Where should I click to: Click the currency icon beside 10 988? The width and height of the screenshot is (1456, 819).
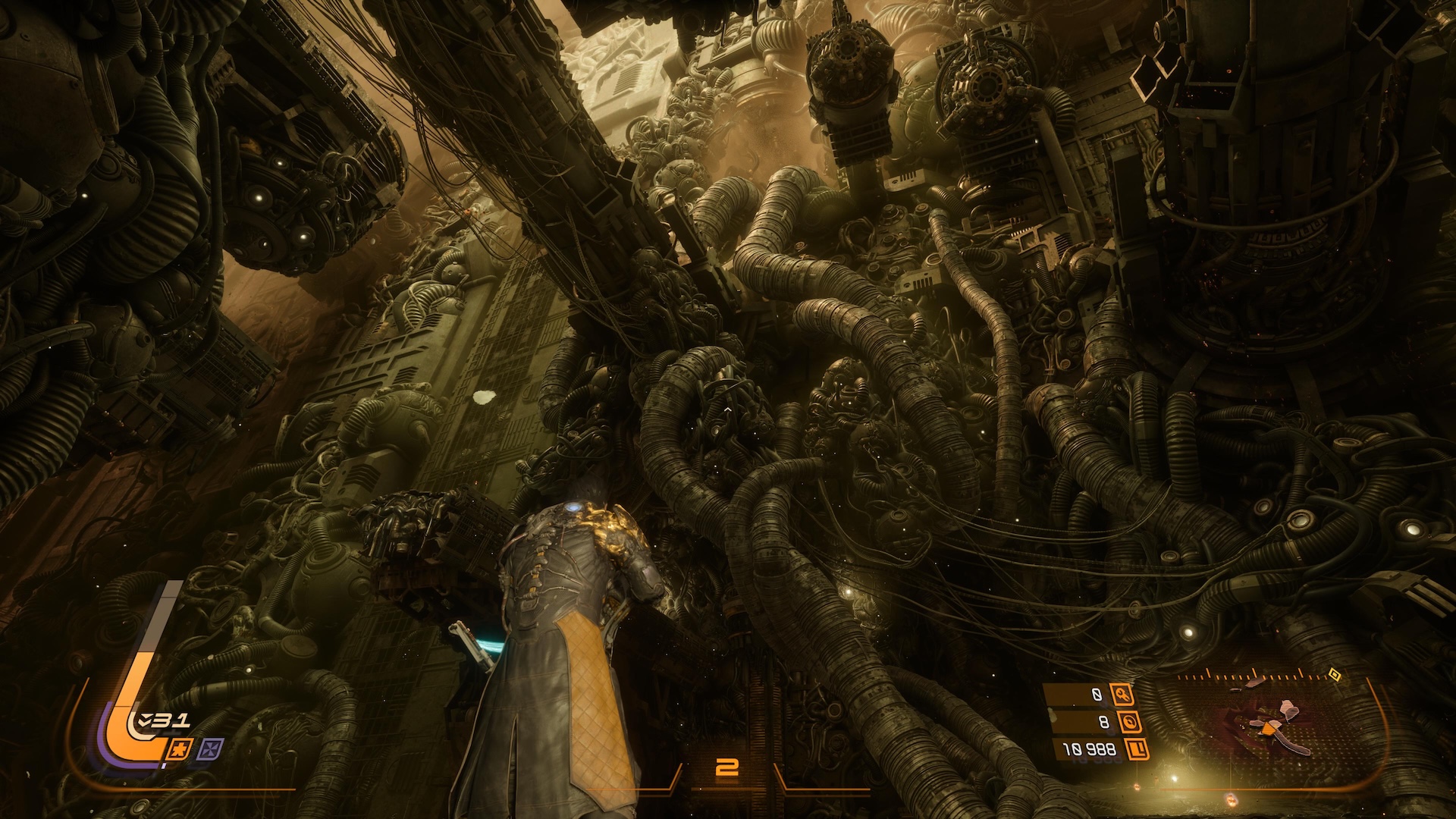(x=1136, y=750)
